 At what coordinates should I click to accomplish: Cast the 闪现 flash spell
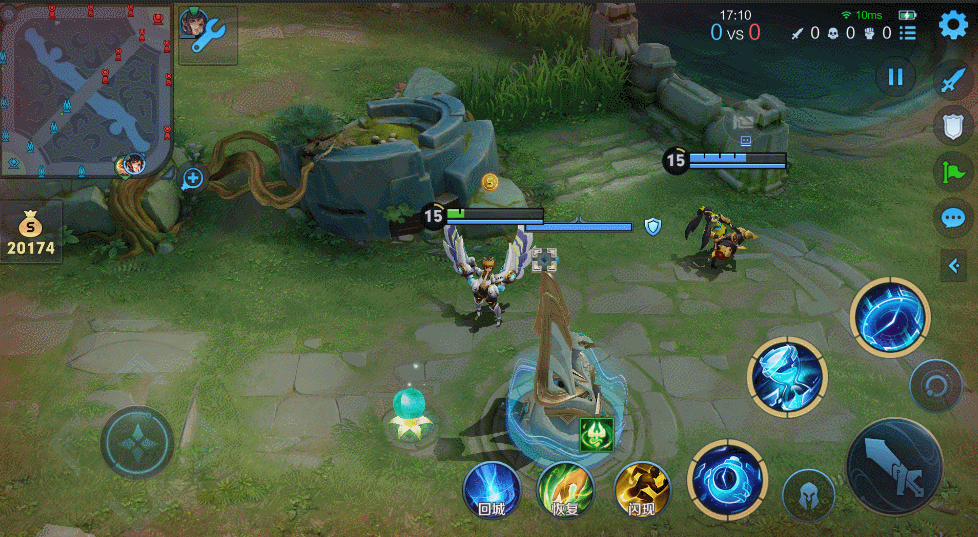tap(641, 491)
